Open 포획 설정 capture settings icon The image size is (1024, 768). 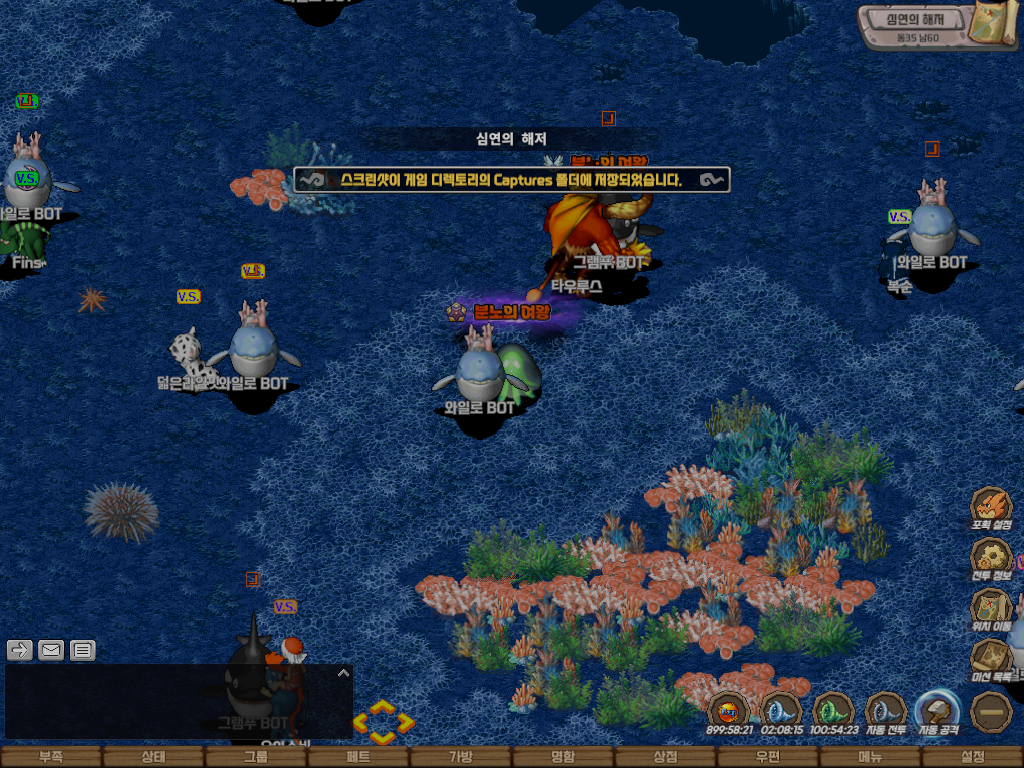(991, 506)
